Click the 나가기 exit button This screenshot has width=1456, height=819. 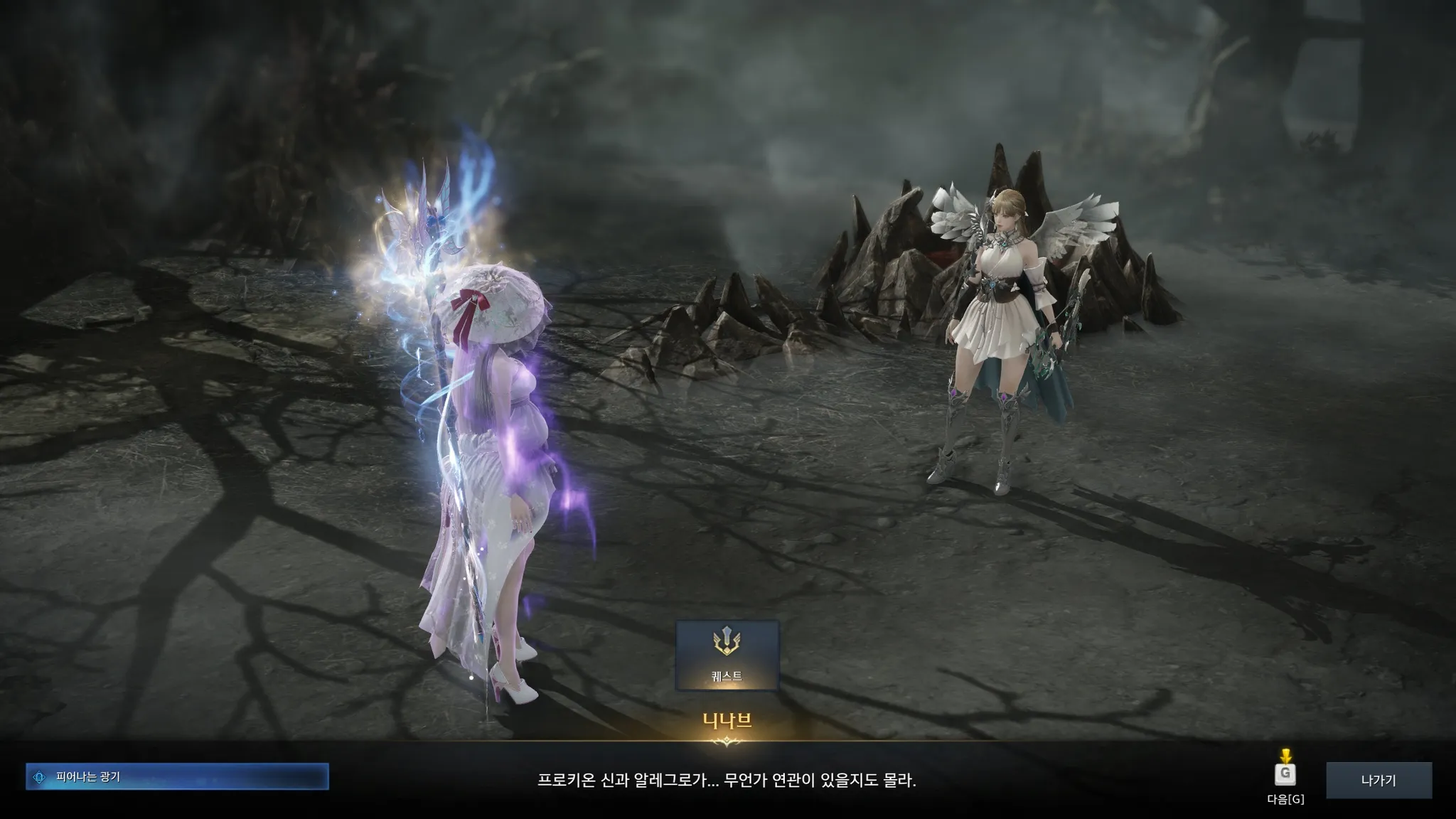click(1379, 780)
